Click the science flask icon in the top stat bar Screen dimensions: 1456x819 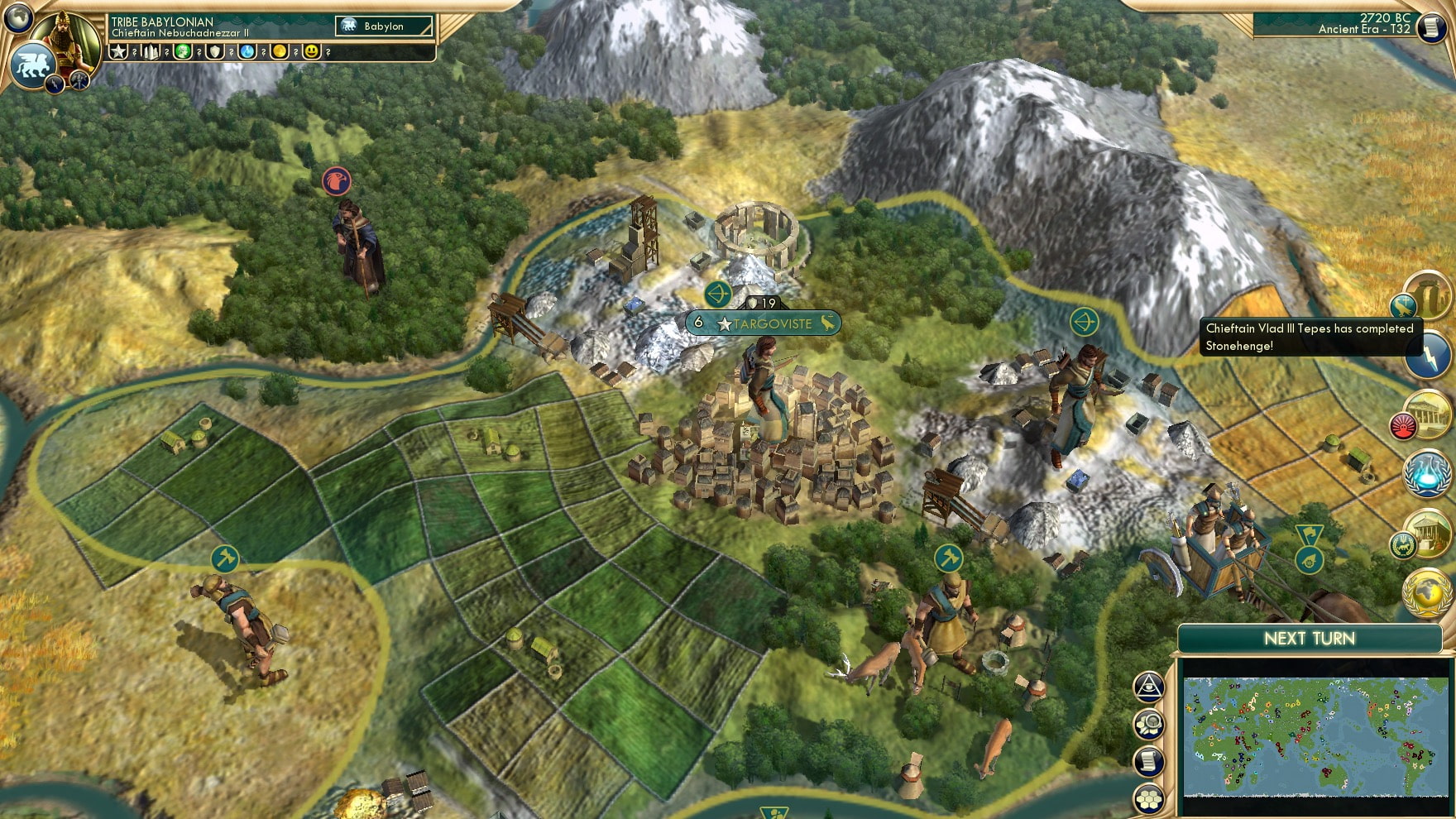click(246, 52)
